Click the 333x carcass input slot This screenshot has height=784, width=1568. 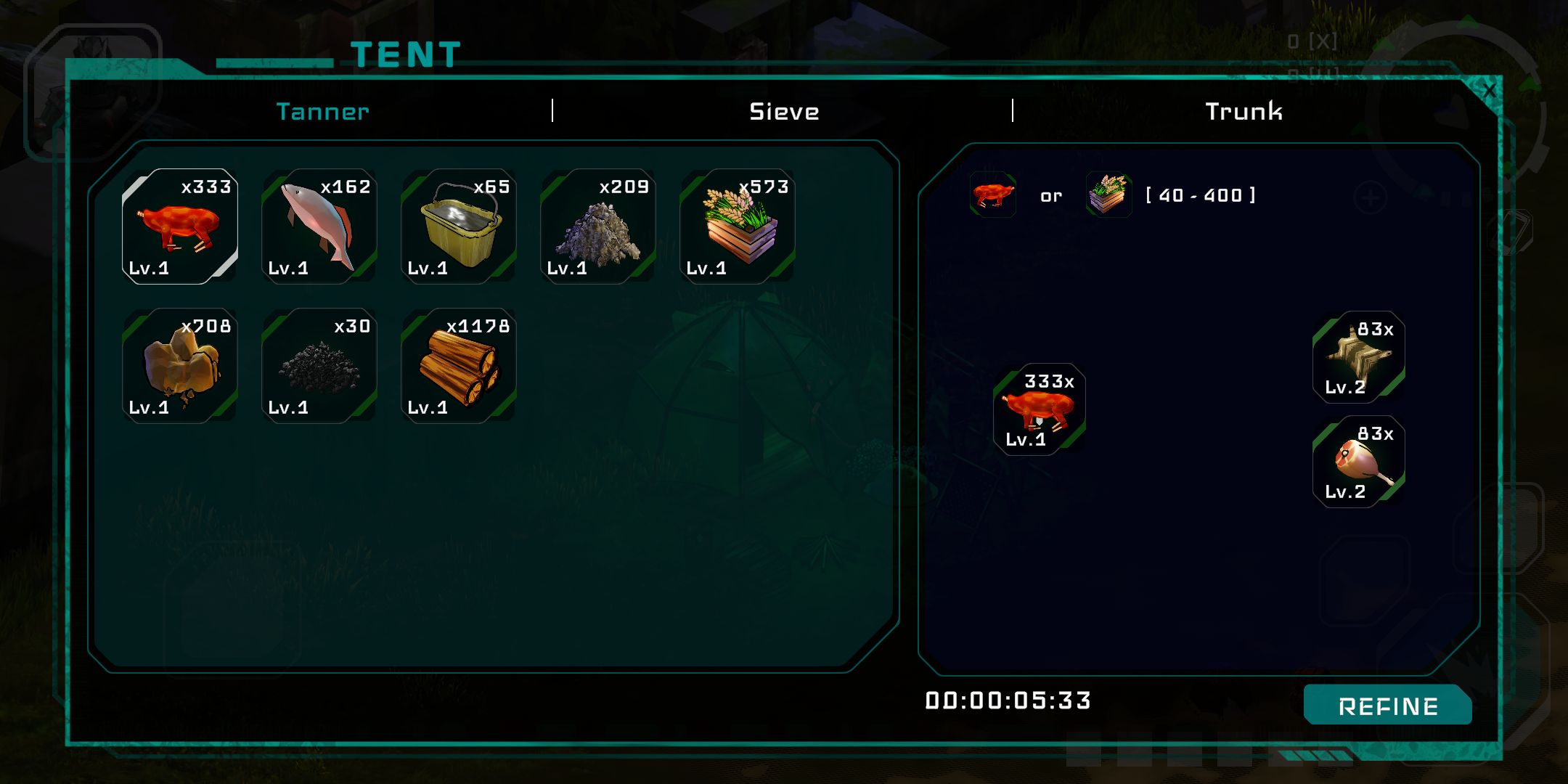coord(1039,410)
